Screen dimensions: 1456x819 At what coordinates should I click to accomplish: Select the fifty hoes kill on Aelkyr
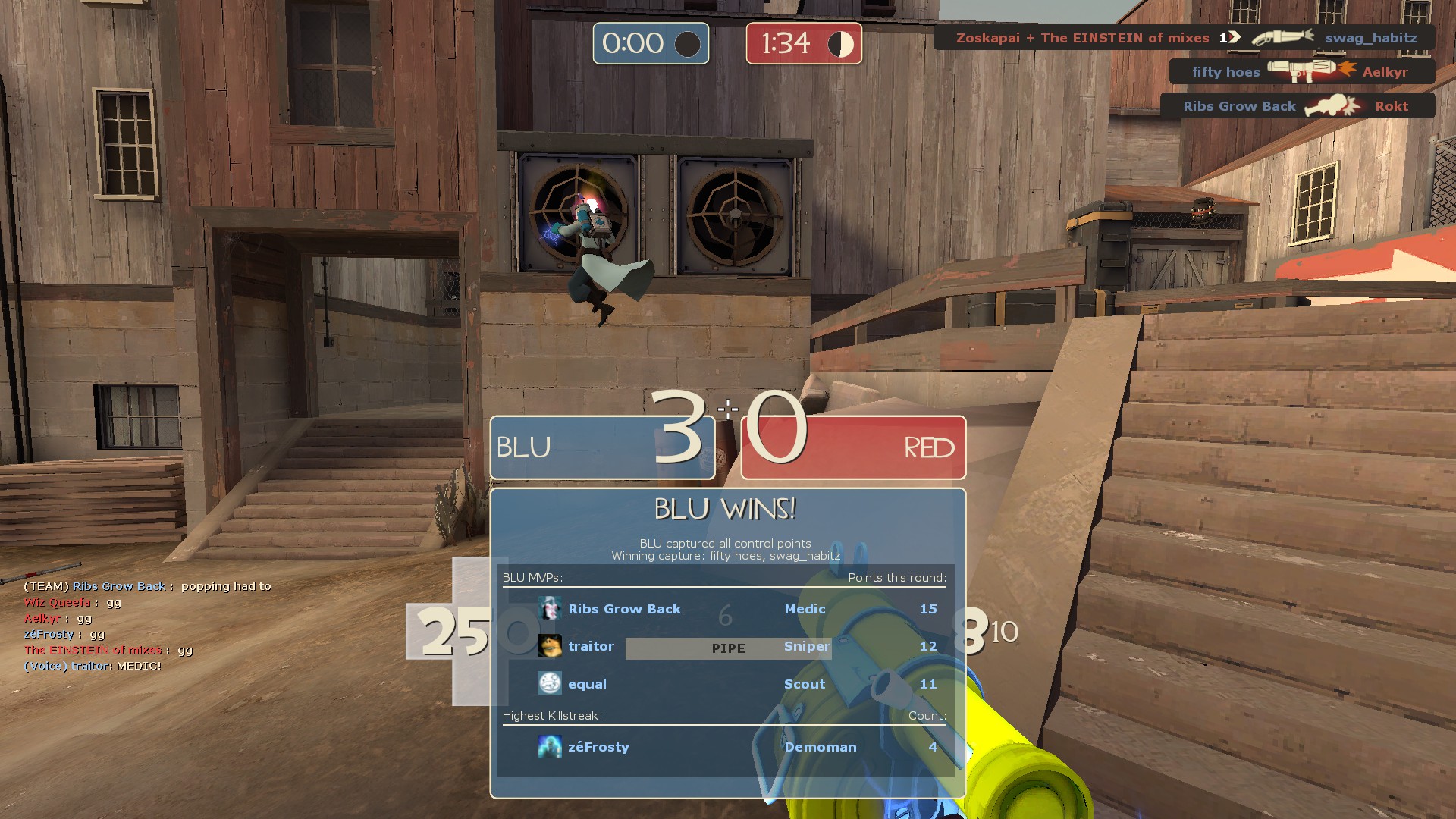coord(1301,72)
